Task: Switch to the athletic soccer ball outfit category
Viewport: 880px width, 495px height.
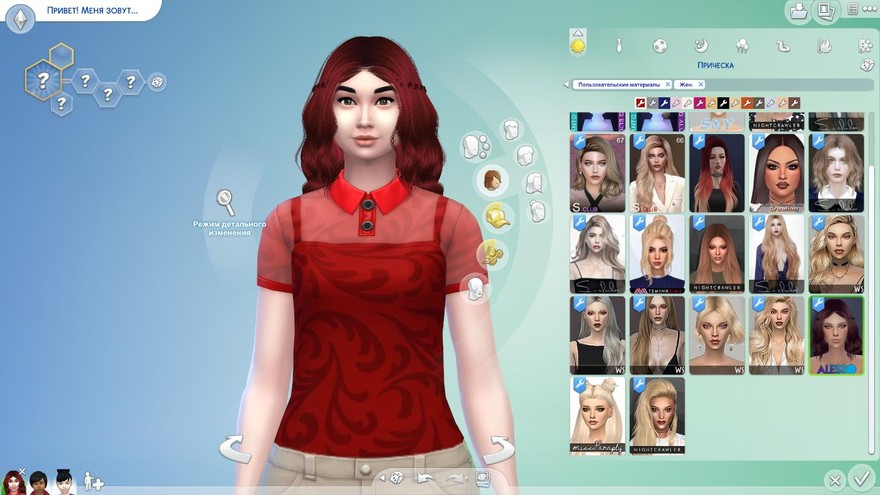Action: tap(660, 46)
